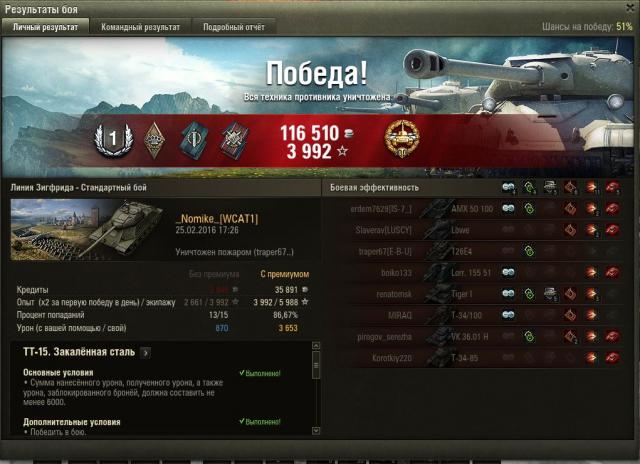Click the _Nomike_[WCAT1] player name
This screenshot has width=640, height=464.
point(217,218)
